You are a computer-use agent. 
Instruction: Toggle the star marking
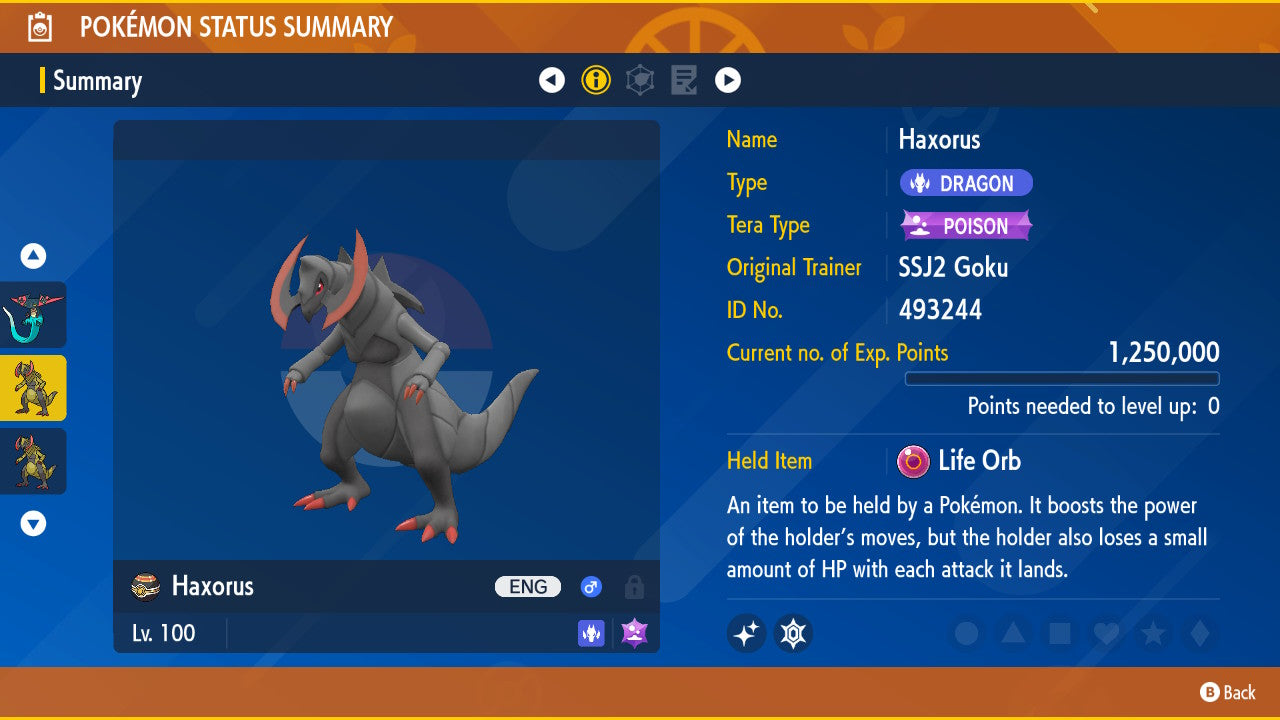click(x=1153, y=633)
